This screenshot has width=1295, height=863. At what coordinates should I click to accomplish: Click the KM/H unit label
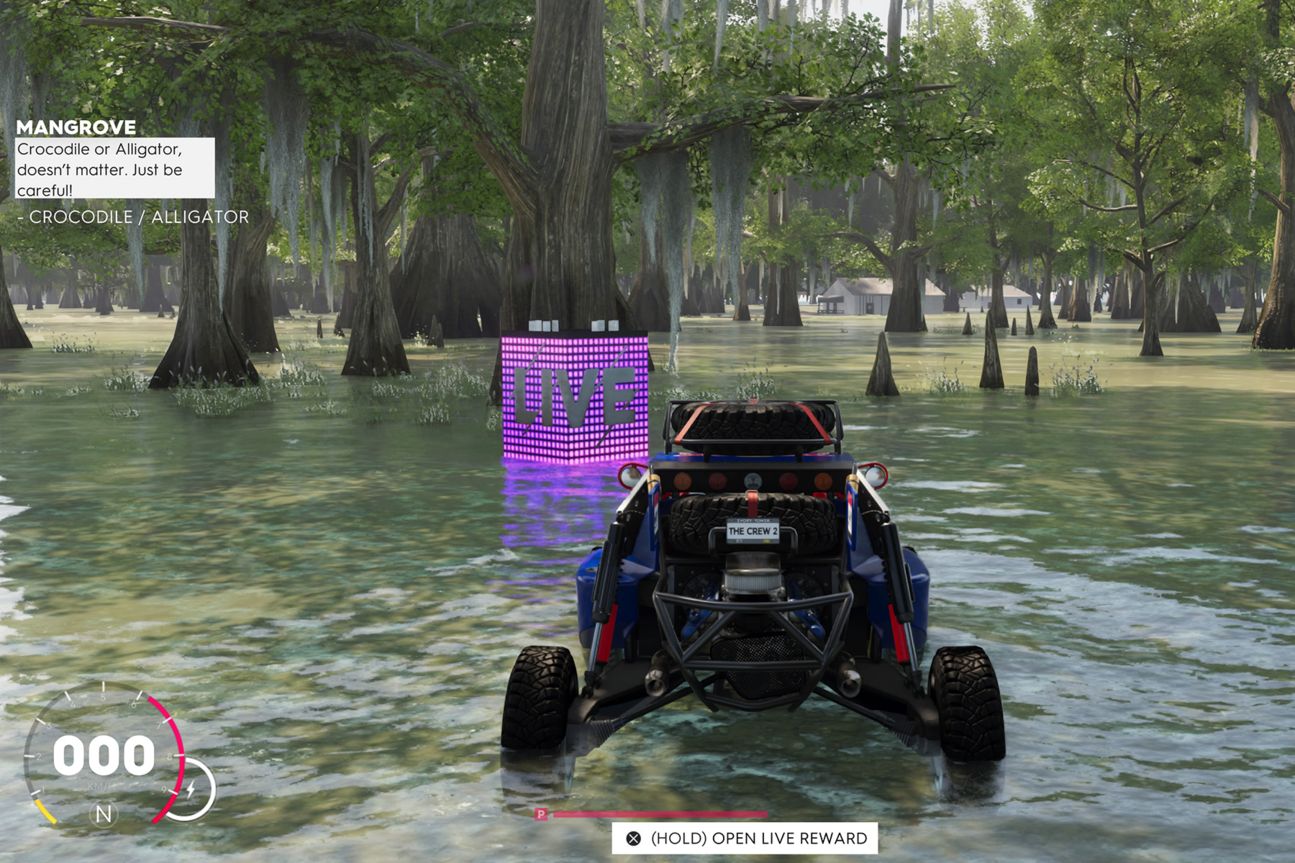101,786
